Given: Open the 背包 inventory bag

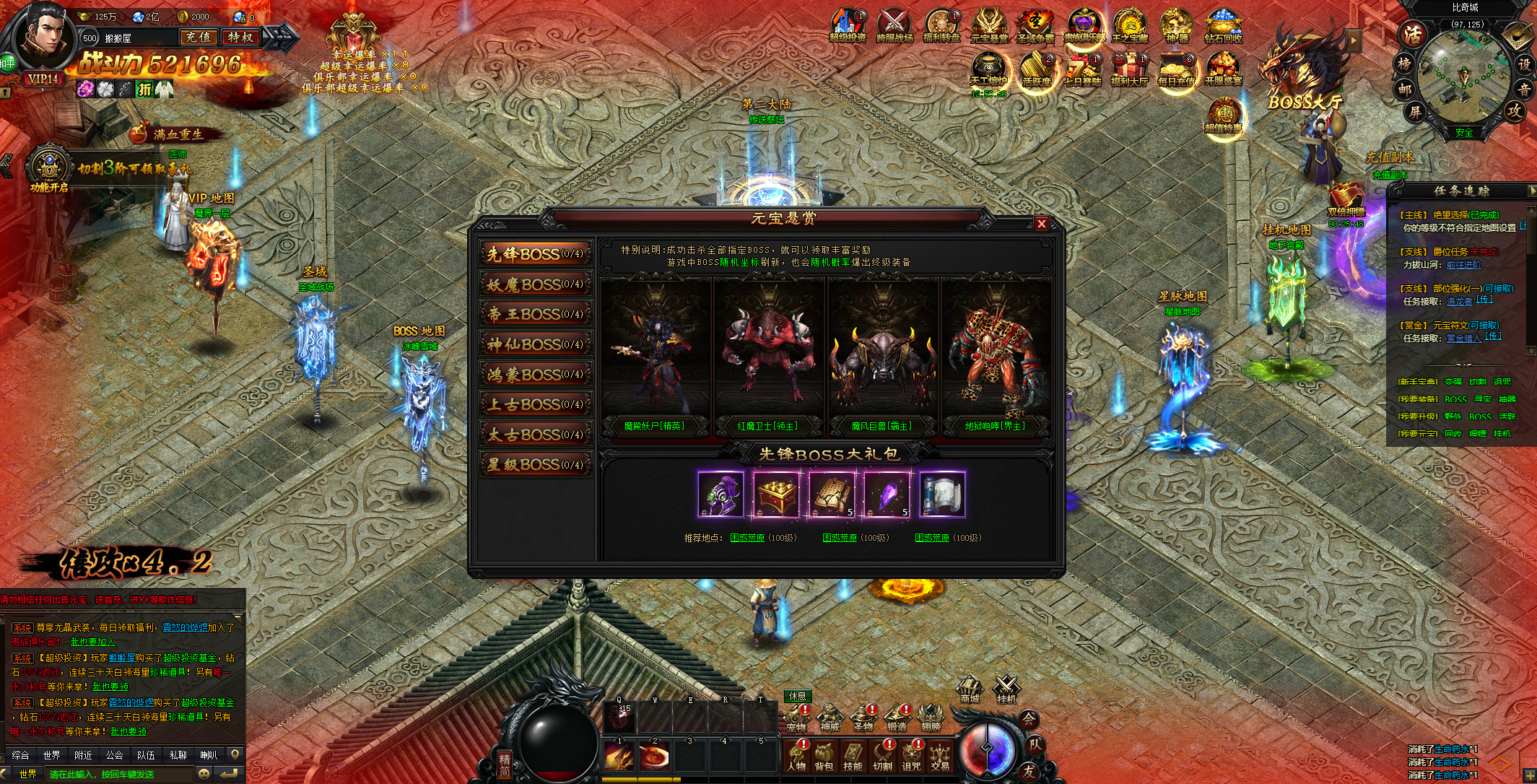Looking at the screenshot, I should 824,756.
